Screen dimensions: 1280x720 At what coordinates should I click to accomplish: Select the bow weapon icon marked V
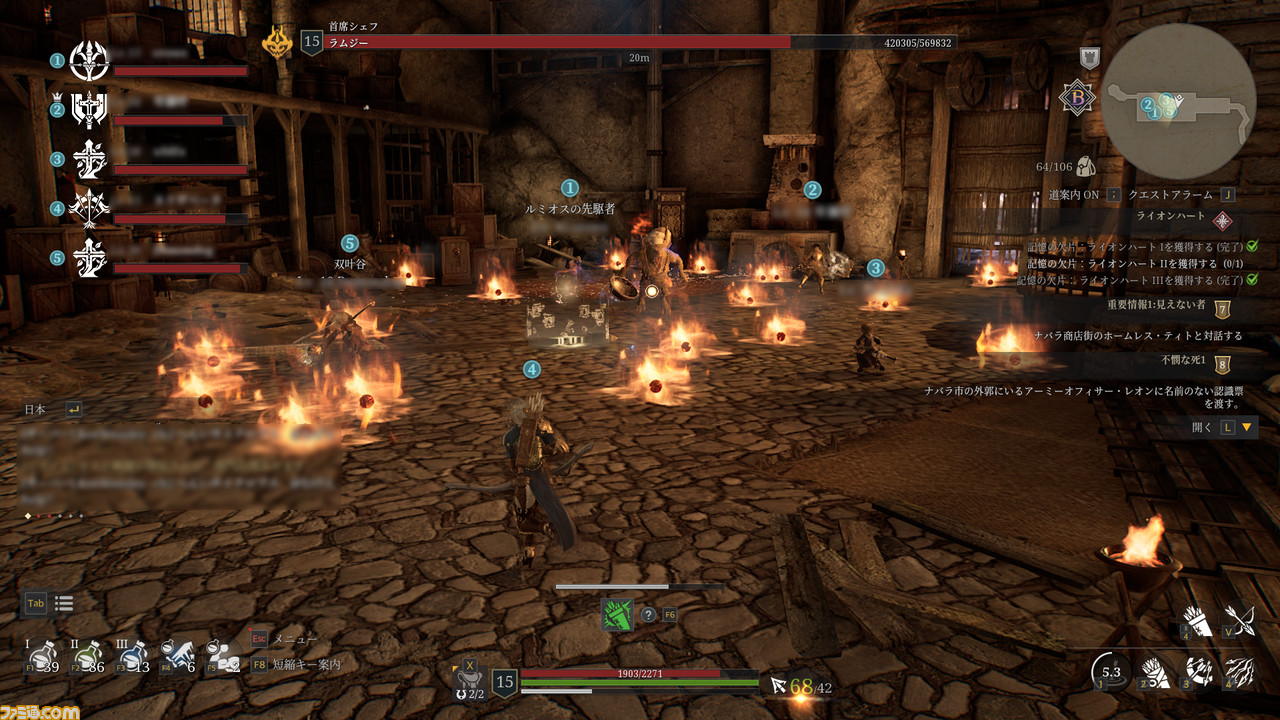1240,620
